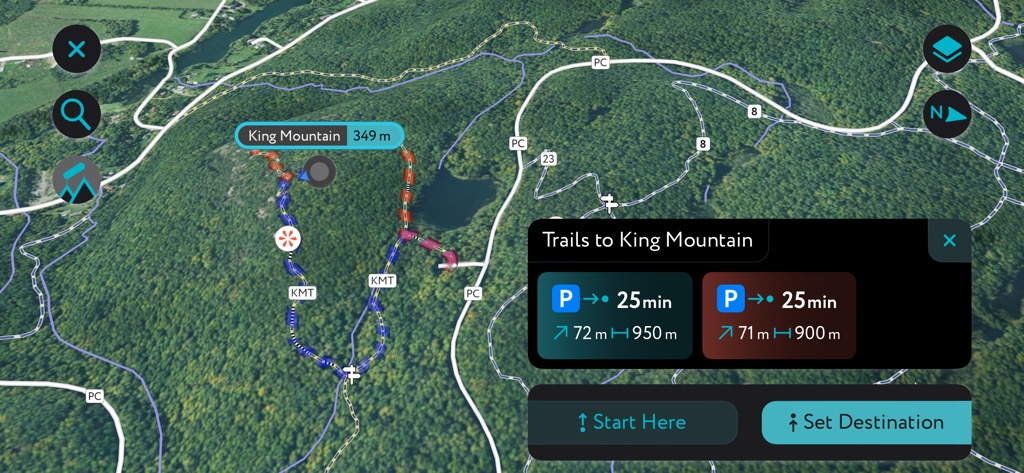Tap the orange viewpoint marker on the trail
This screenshot has height=473, width=1024.
coord(288,238)
